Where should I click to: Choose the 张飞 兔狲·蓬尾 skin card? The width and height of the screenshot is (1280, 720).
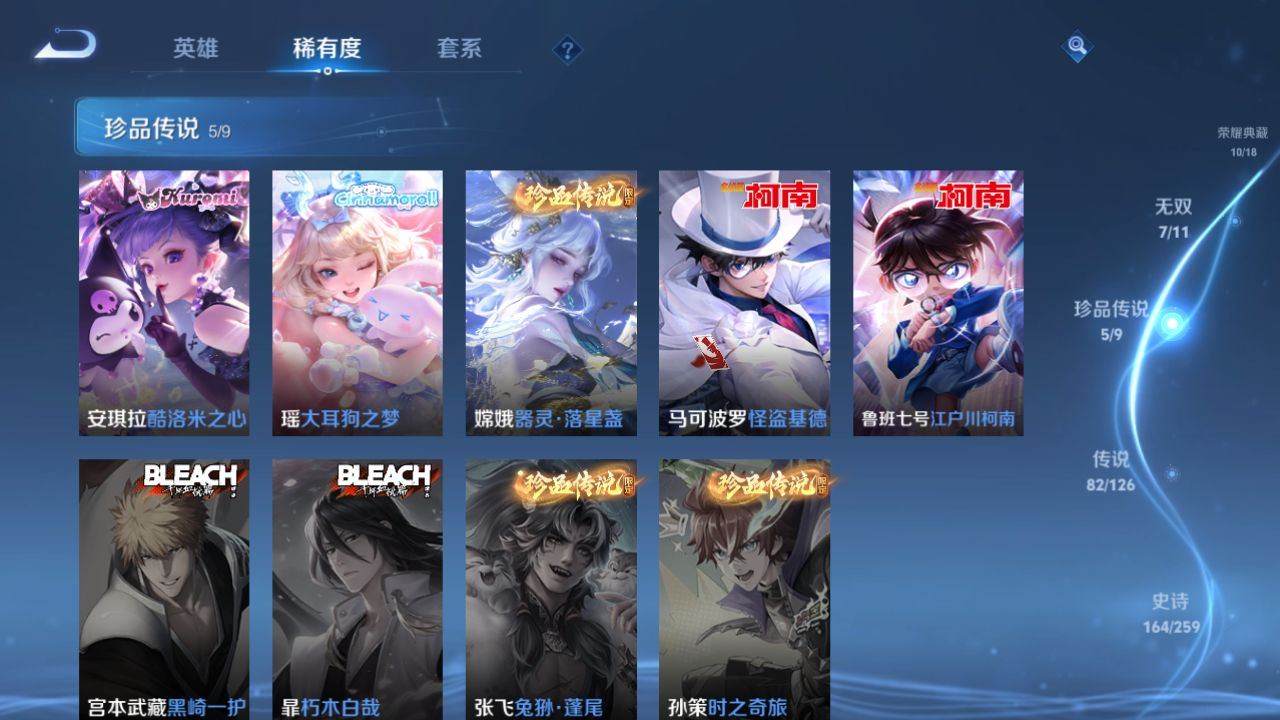point(550,588)
